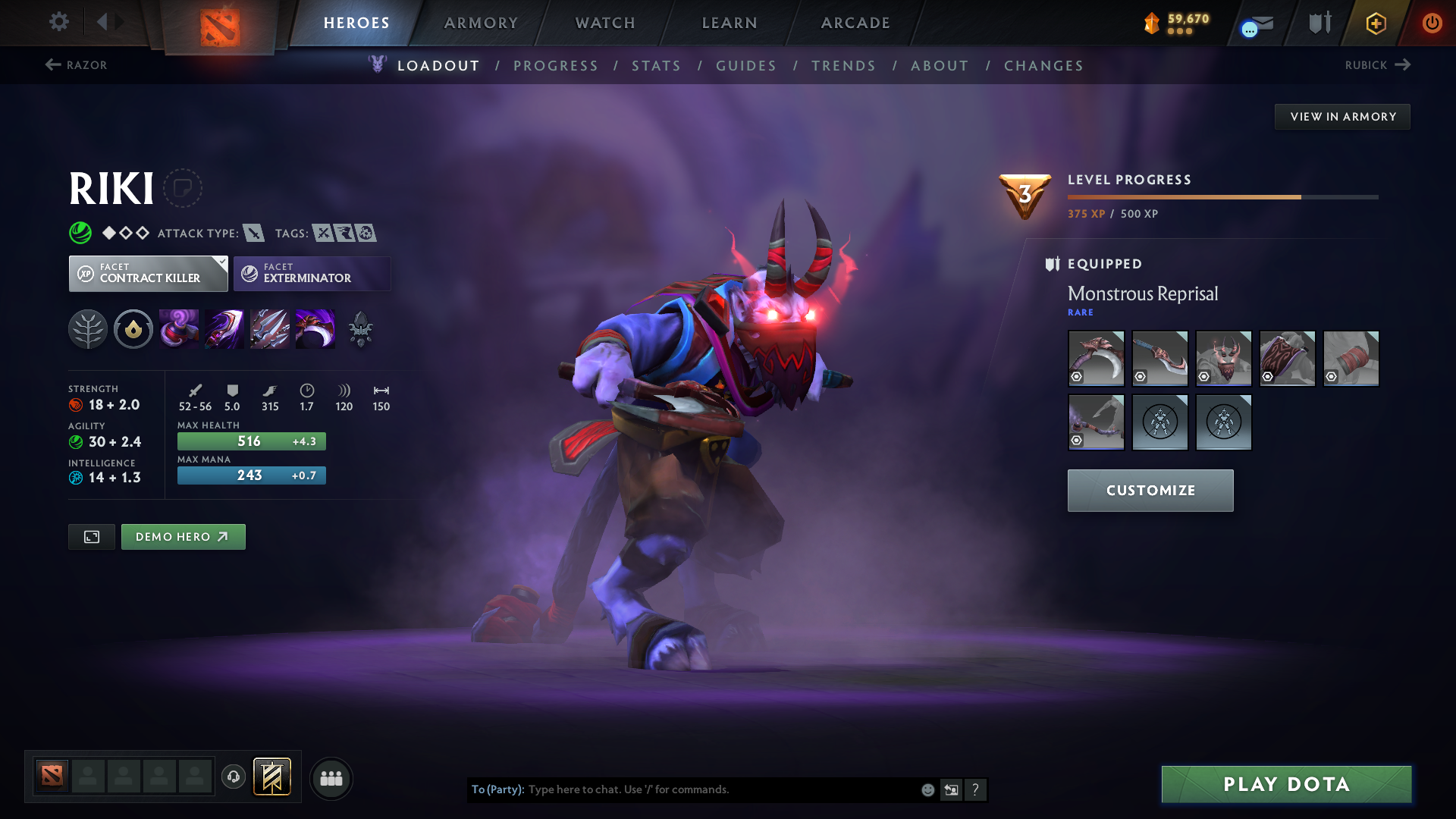This screenshot has width=1456, height=819.
Task: Open the STATS section of hero page
Action: [x=656, y=66]
